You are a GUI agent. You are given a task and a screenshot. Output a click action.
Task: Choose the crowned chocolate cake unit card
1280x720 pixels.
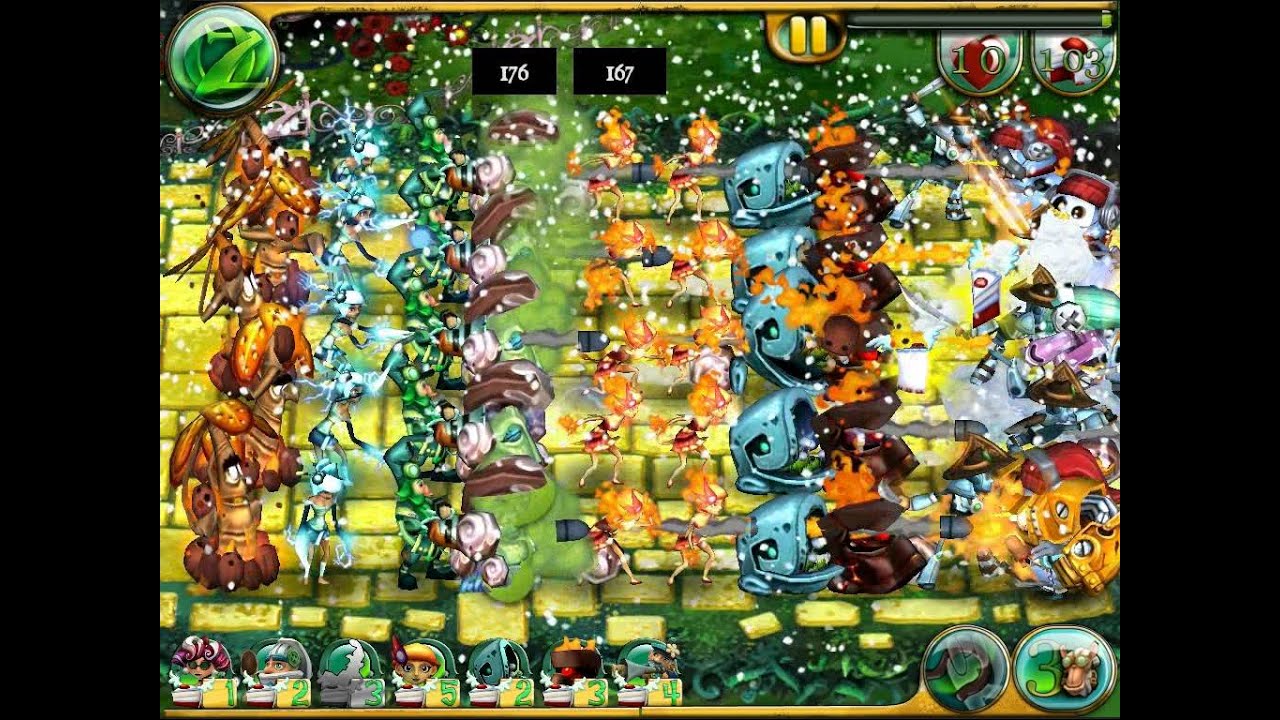pos(570,672)
